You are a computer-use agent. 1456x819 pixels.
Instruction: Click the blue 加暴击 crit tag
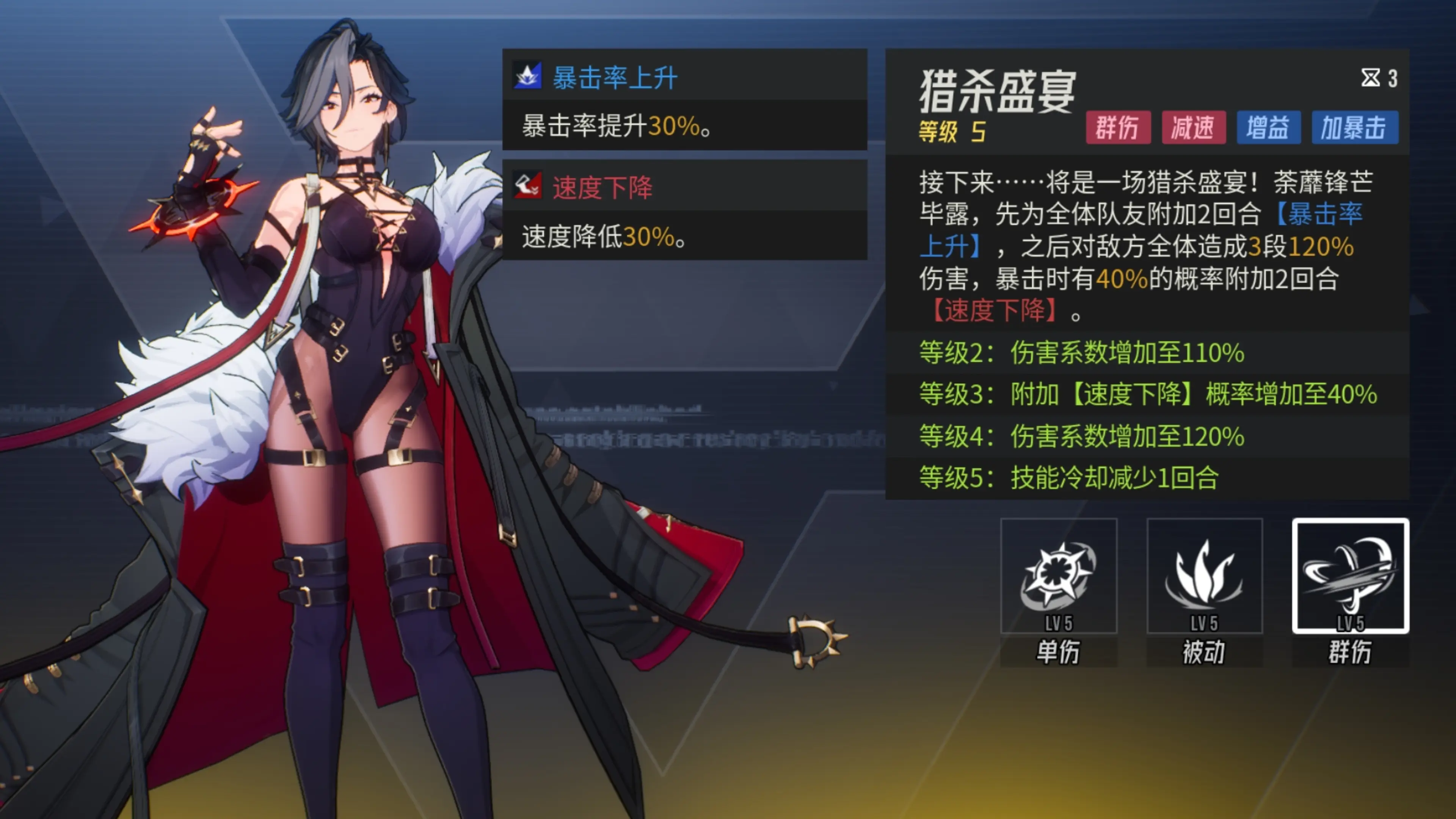pyautogui.click(x=1354, y=127)
